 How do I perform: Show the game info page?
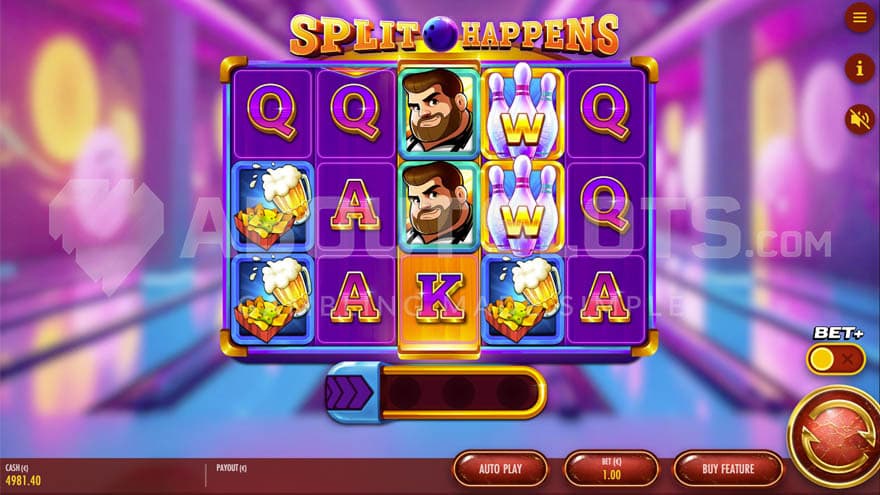(x=859, y=68)
